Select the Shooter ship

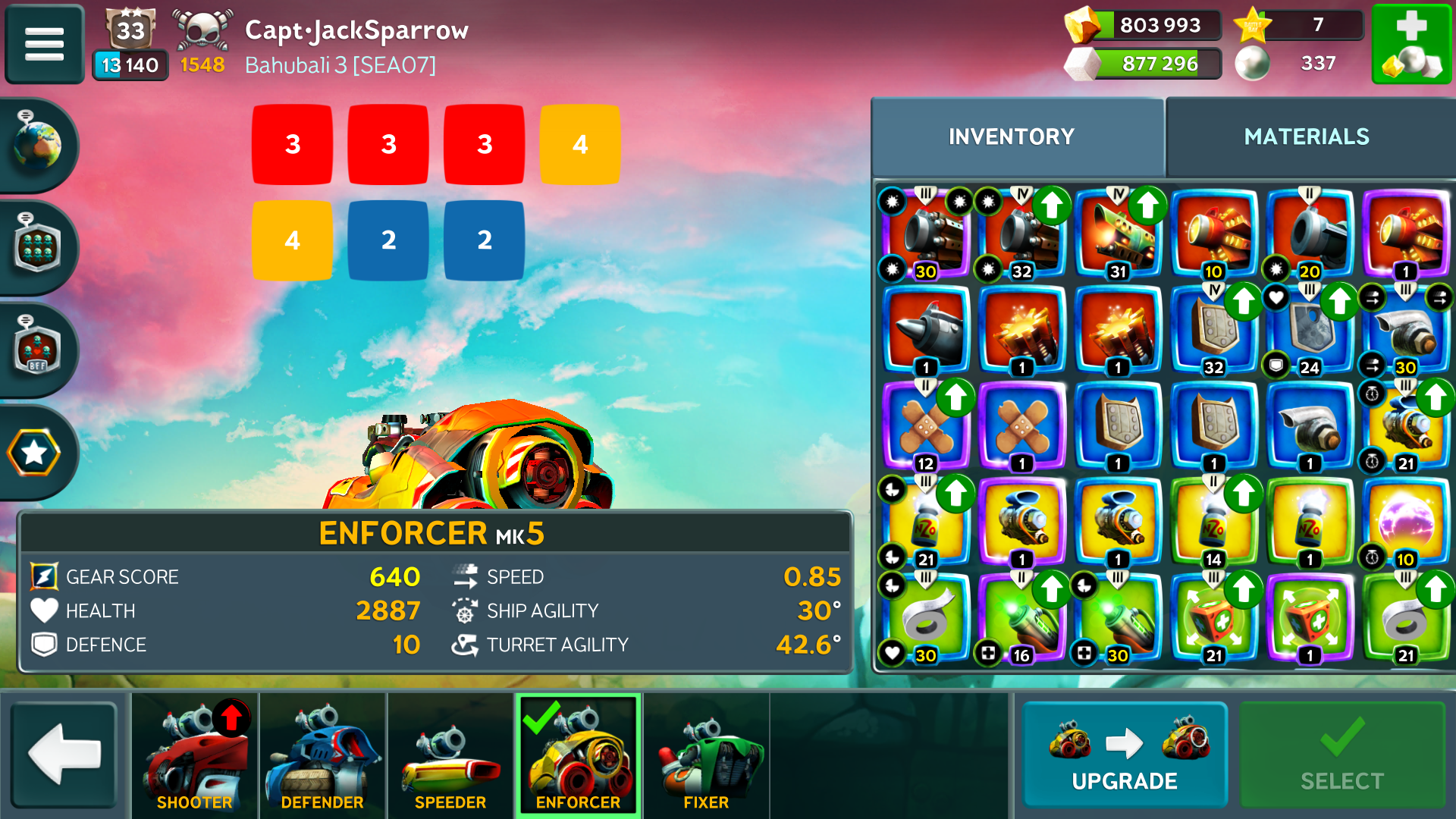click(x=194, y=756)
